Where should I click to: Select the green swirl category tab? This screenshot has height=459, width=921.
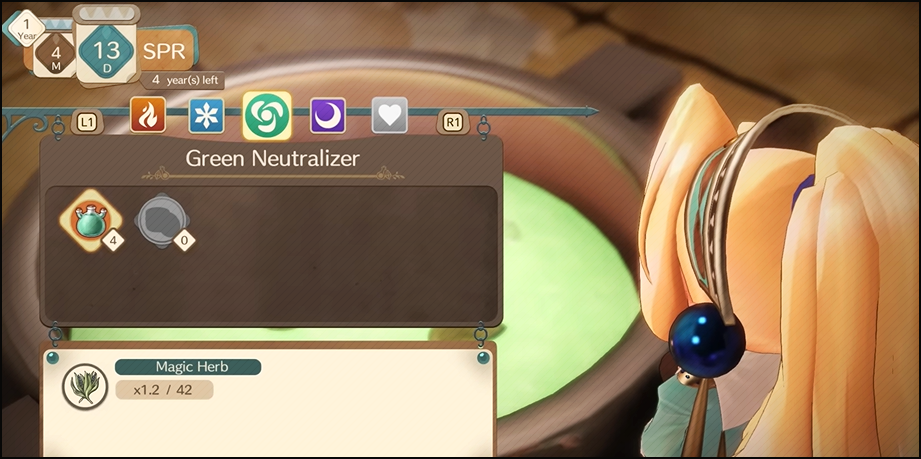tap(267, 116)
